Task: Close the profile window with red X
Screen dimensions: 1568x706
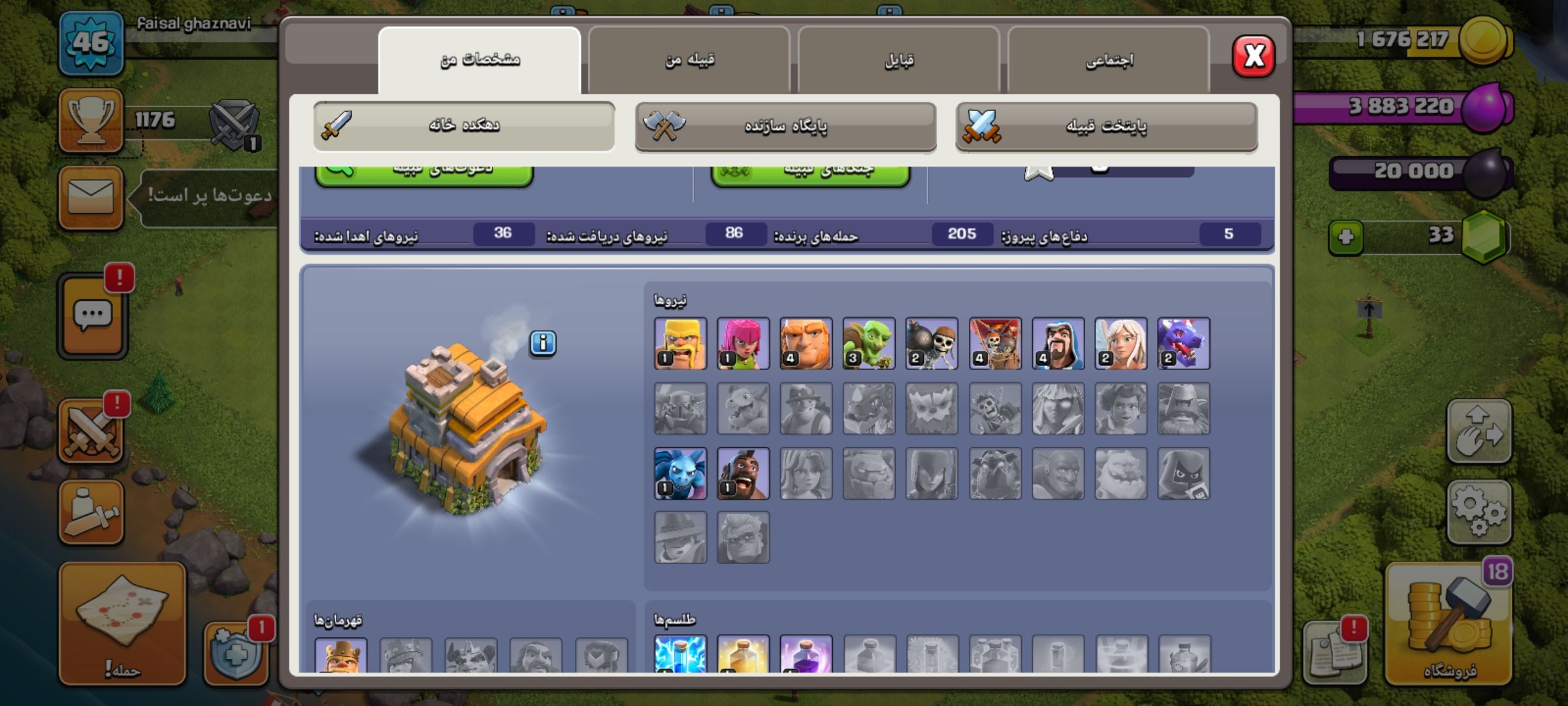Action: pos(1253,56)
